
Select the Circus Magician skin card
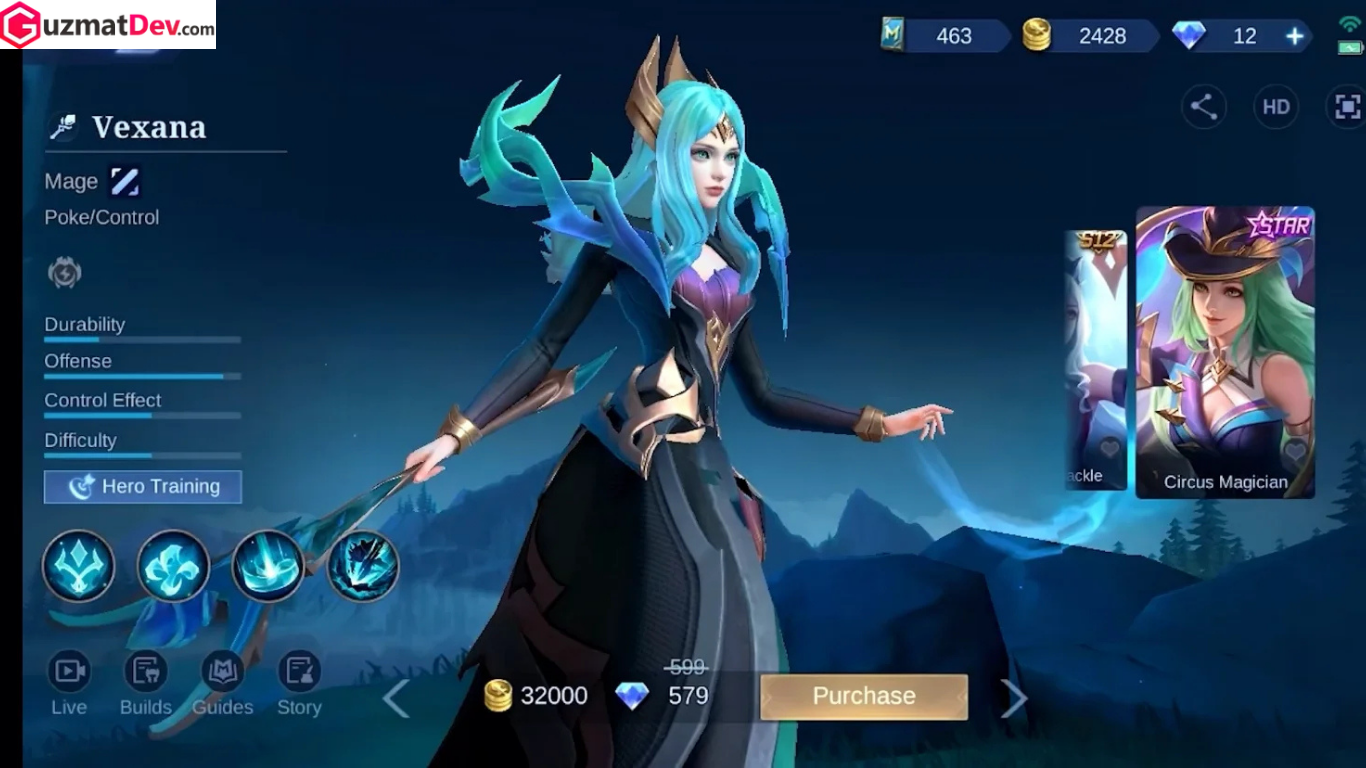pyautogui.click(x=1225, y=352)
